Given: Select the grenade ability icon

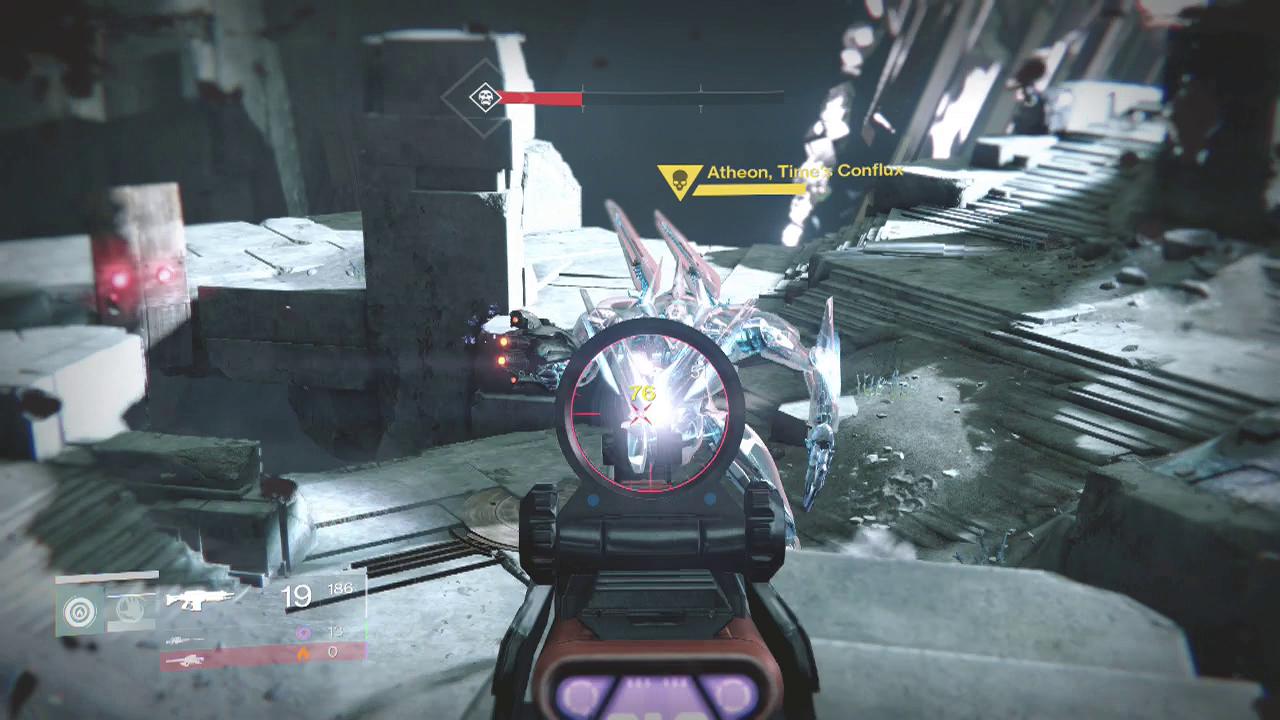Looking at the screenshot, I should pos(80,609).
